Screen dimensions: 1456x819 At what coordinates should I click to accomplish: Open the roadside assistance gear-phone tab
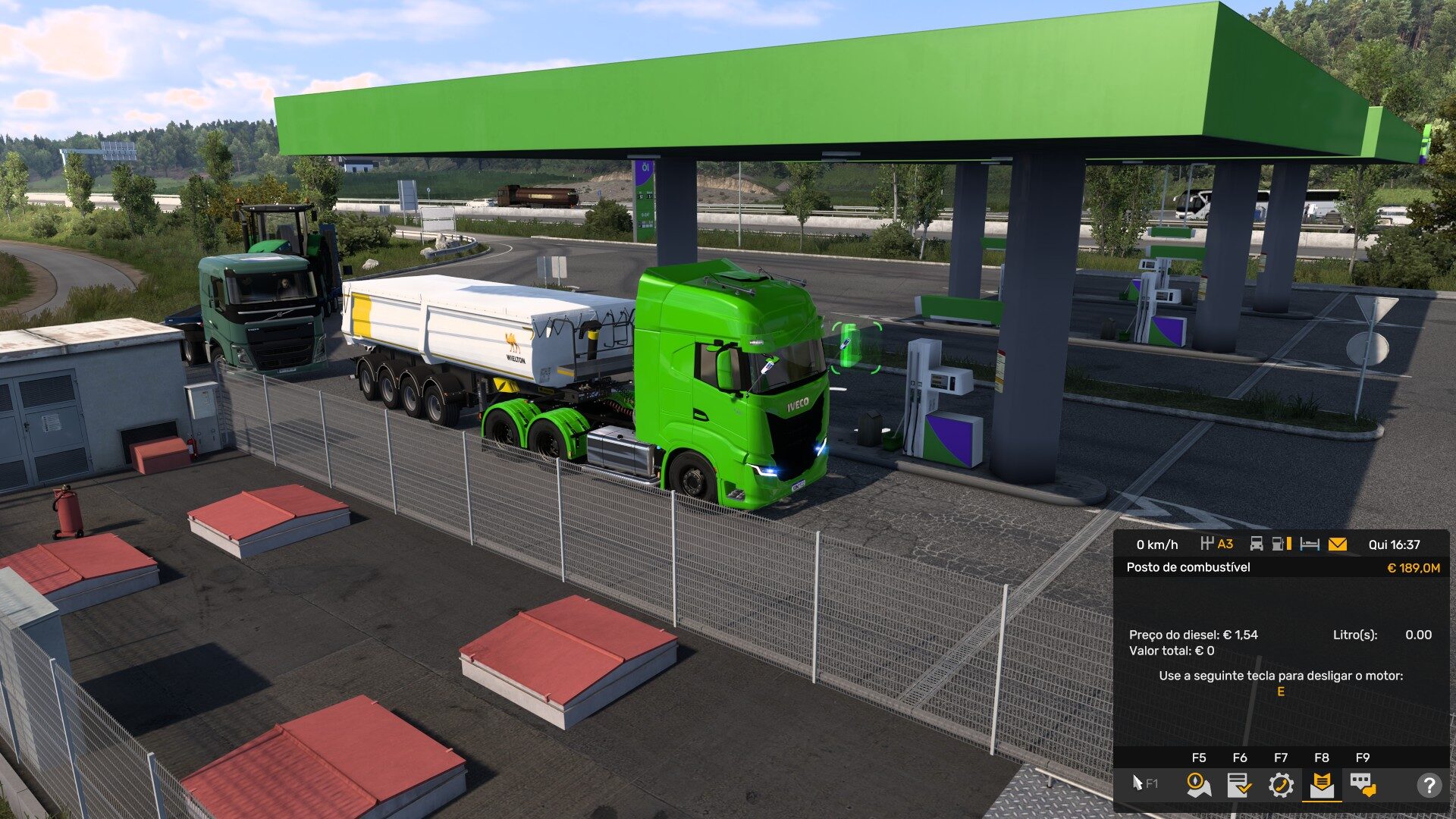[x=1280, y=785]
